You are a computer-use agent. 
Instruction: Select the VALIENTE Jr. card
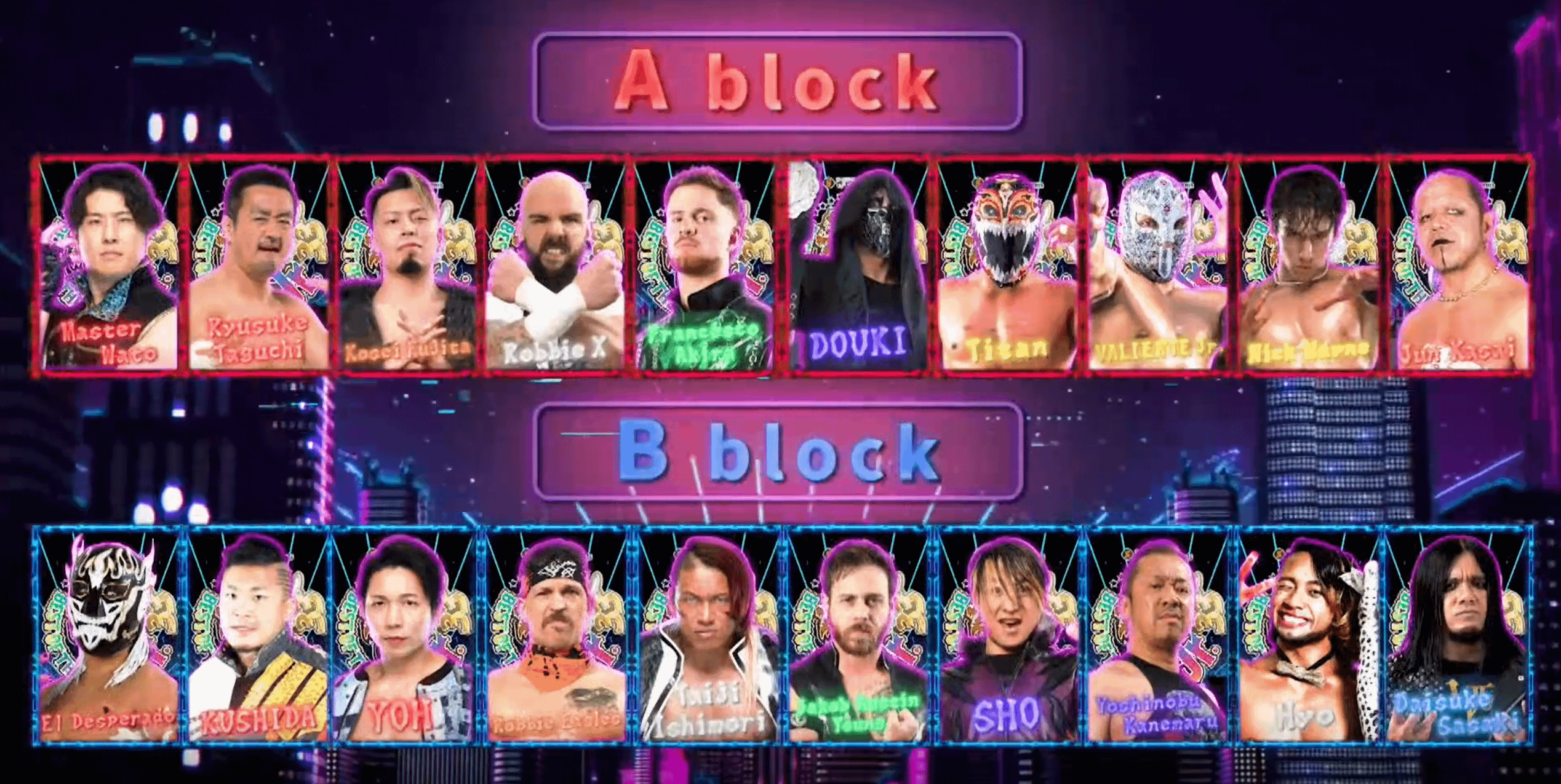click(x=1157, y=266)
